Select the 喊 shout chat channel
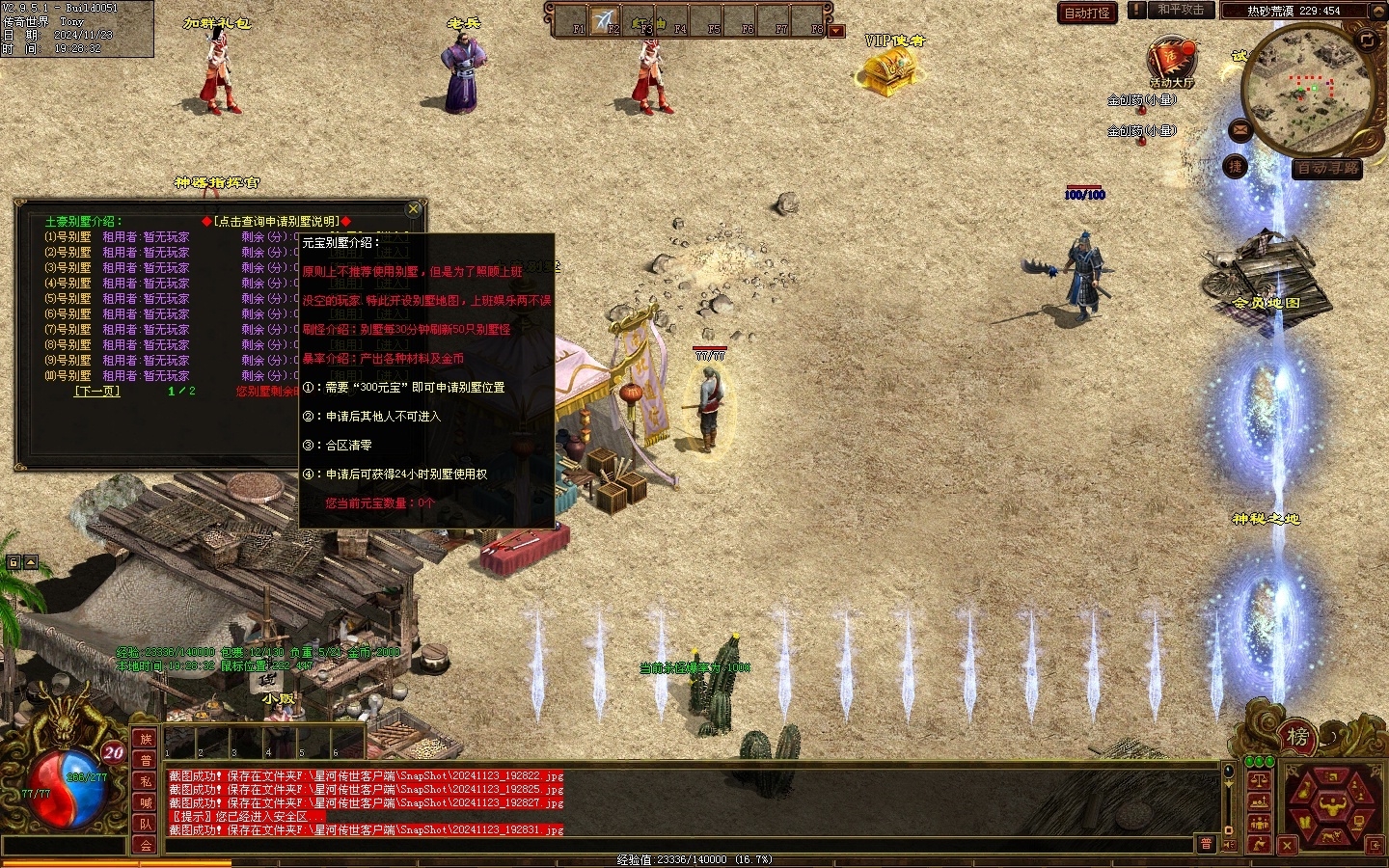Screen dimensions: 1389x868 click(x=146, y=802)
